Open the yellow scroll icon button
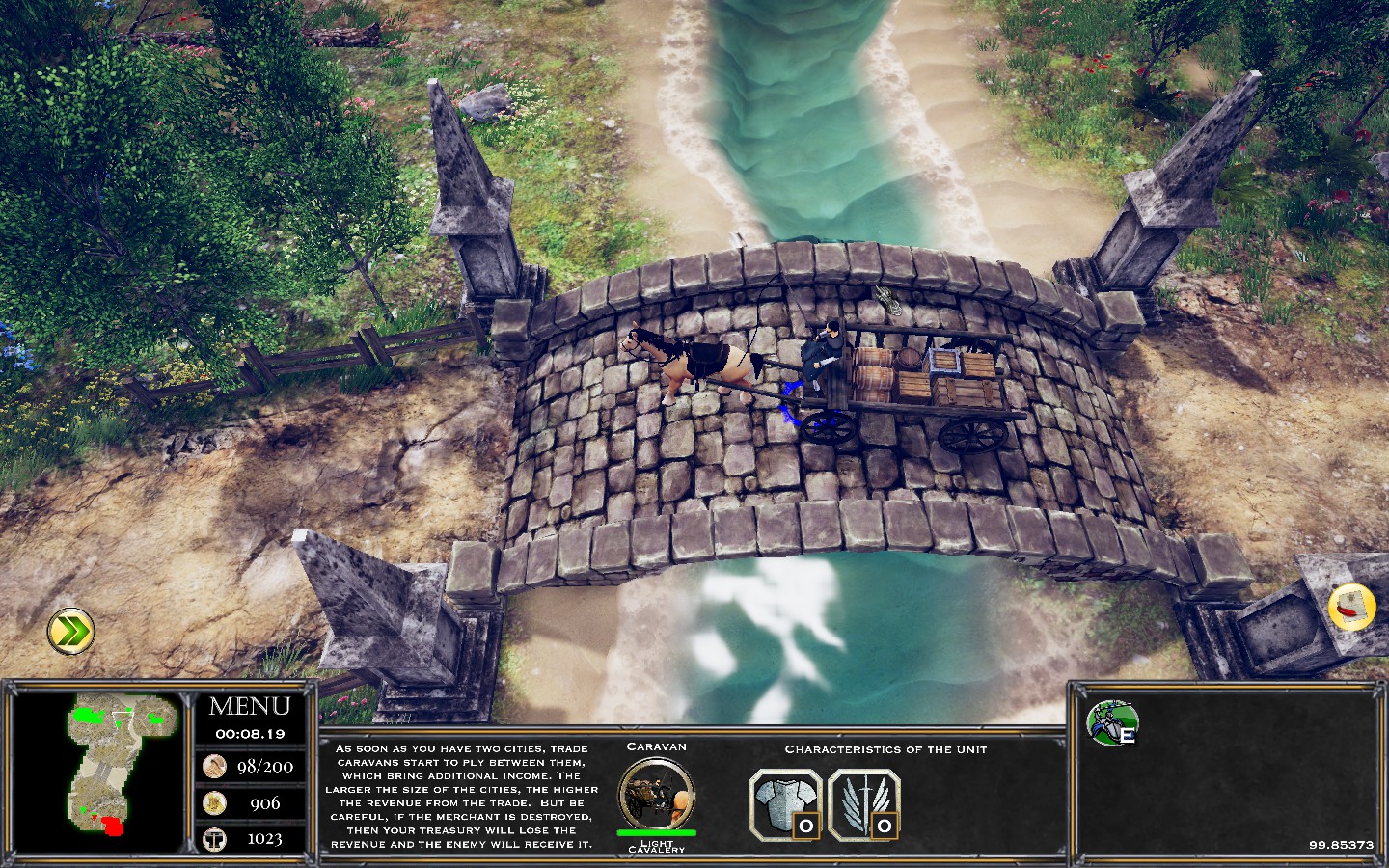The image size is (1389, 868). coord(1351,608)
